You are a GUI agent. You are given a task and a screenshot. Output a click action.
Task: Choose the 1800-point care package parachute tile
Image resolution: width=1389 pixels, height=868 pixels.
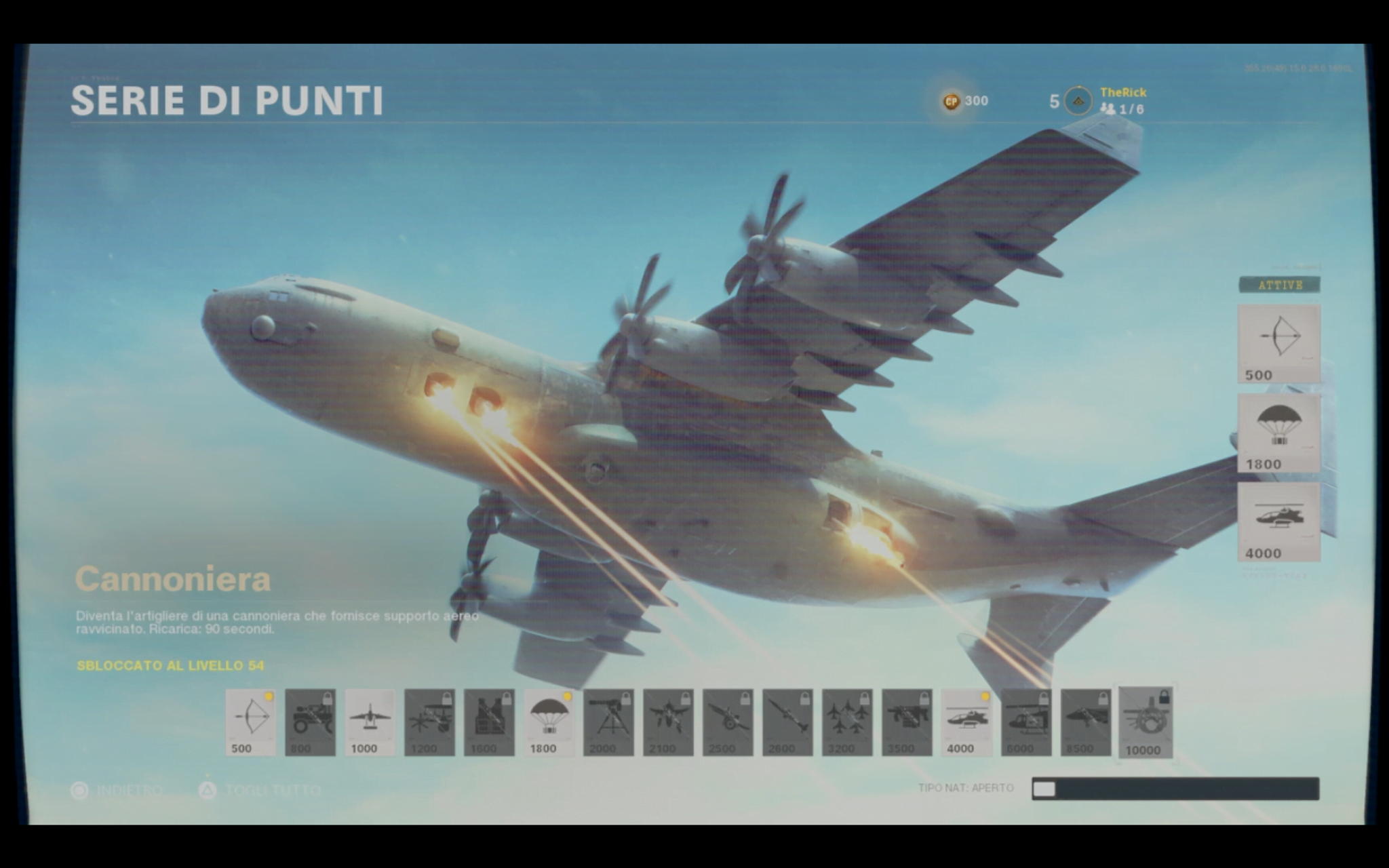click(x=549, y=722)
